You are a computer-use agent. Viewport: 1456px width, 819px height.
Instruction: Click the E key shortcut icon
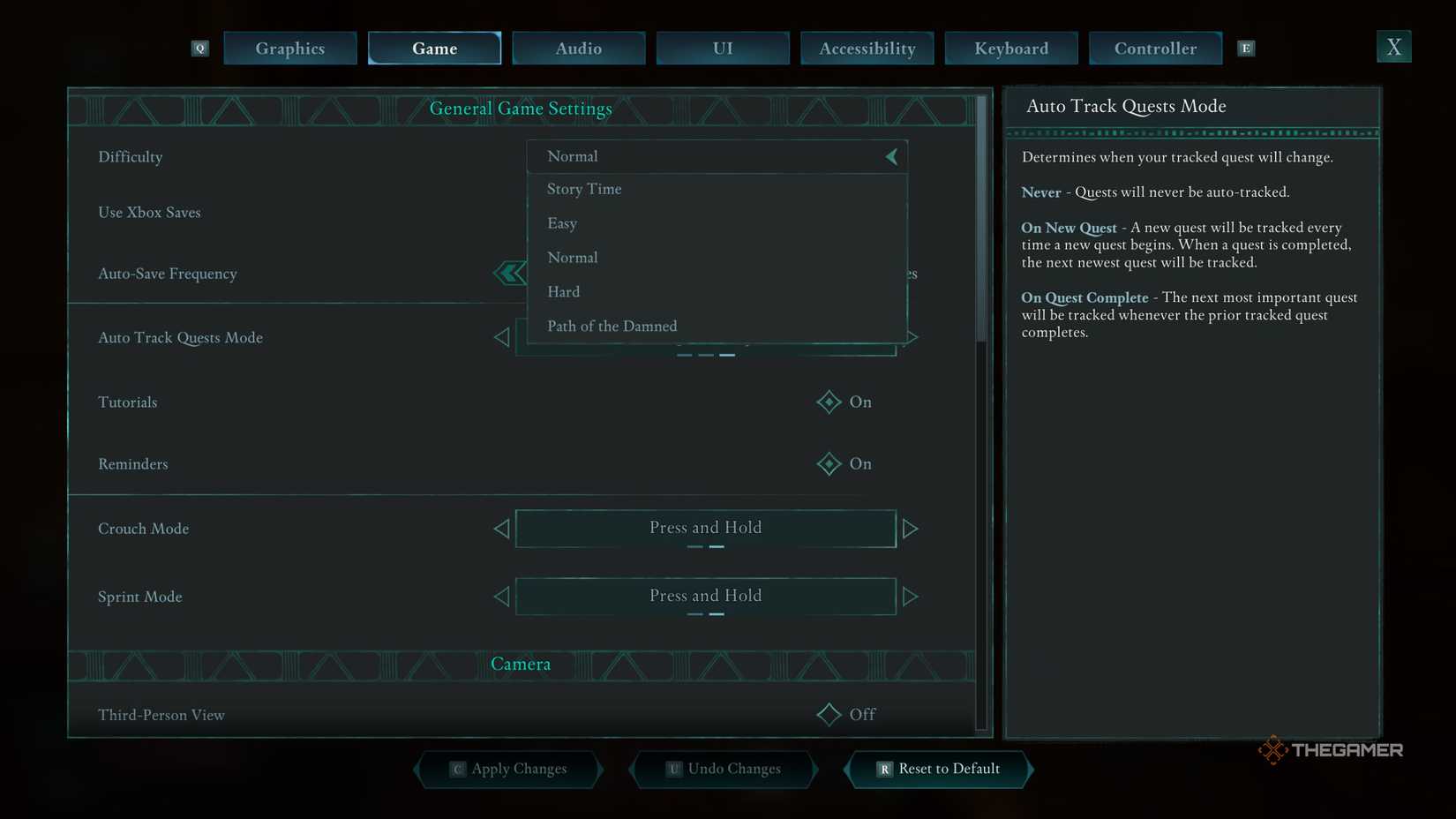tap(1246, 49)
